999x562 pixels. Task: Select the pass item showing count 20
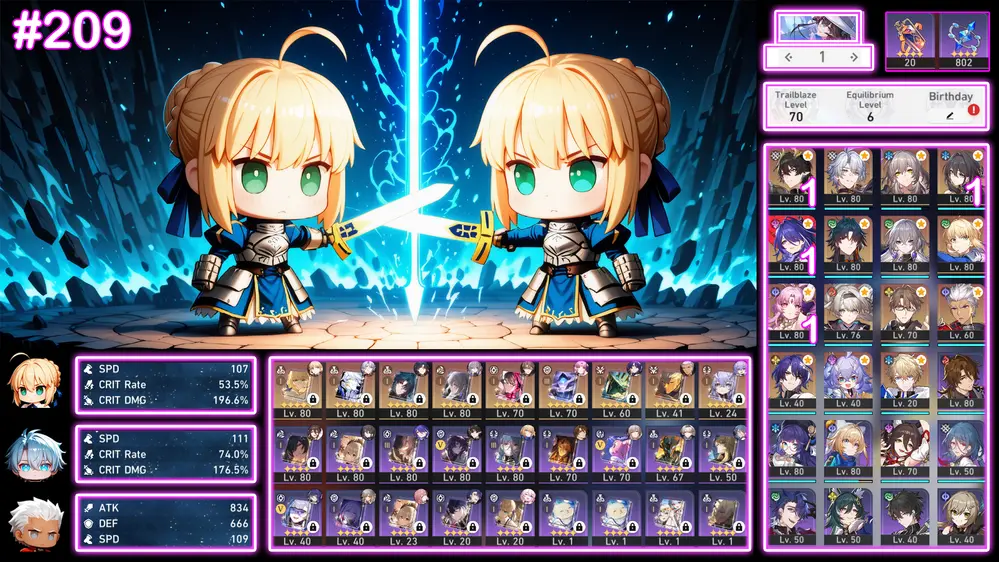coord(909,40)
